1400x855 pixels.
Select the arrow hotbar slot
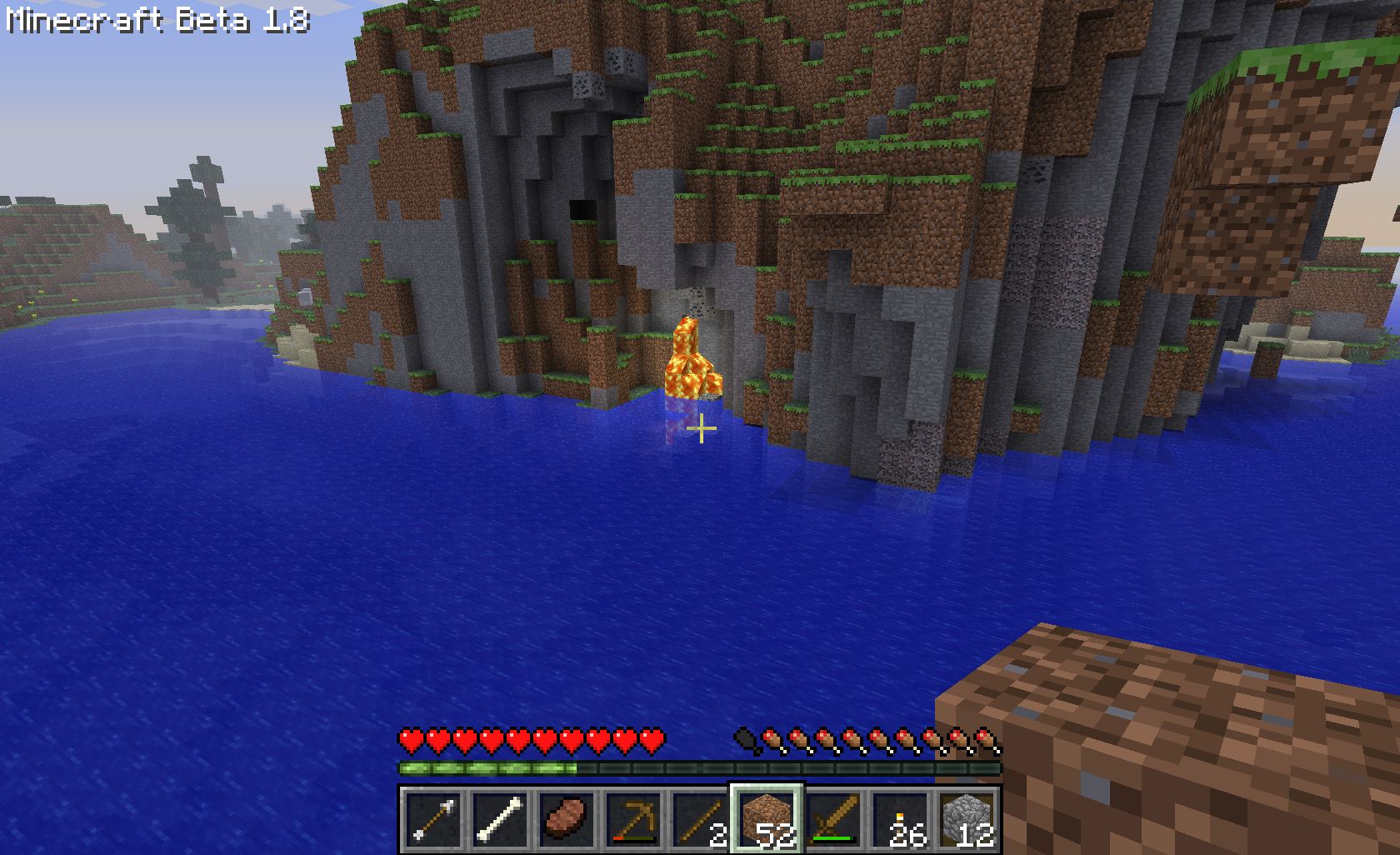click(x=433, y=820)
